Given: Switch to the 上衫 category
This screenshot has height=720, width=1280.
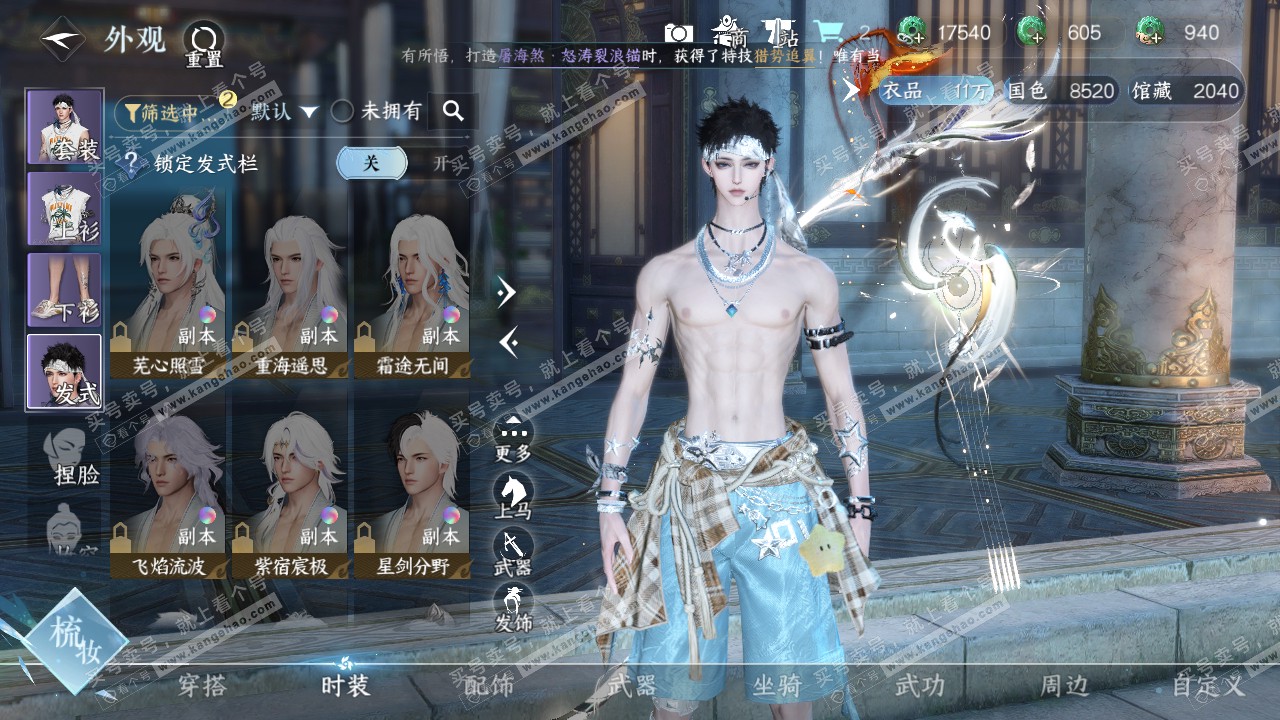Looking at the screenshot, I should pyautogui.click(x=65, y=208).
